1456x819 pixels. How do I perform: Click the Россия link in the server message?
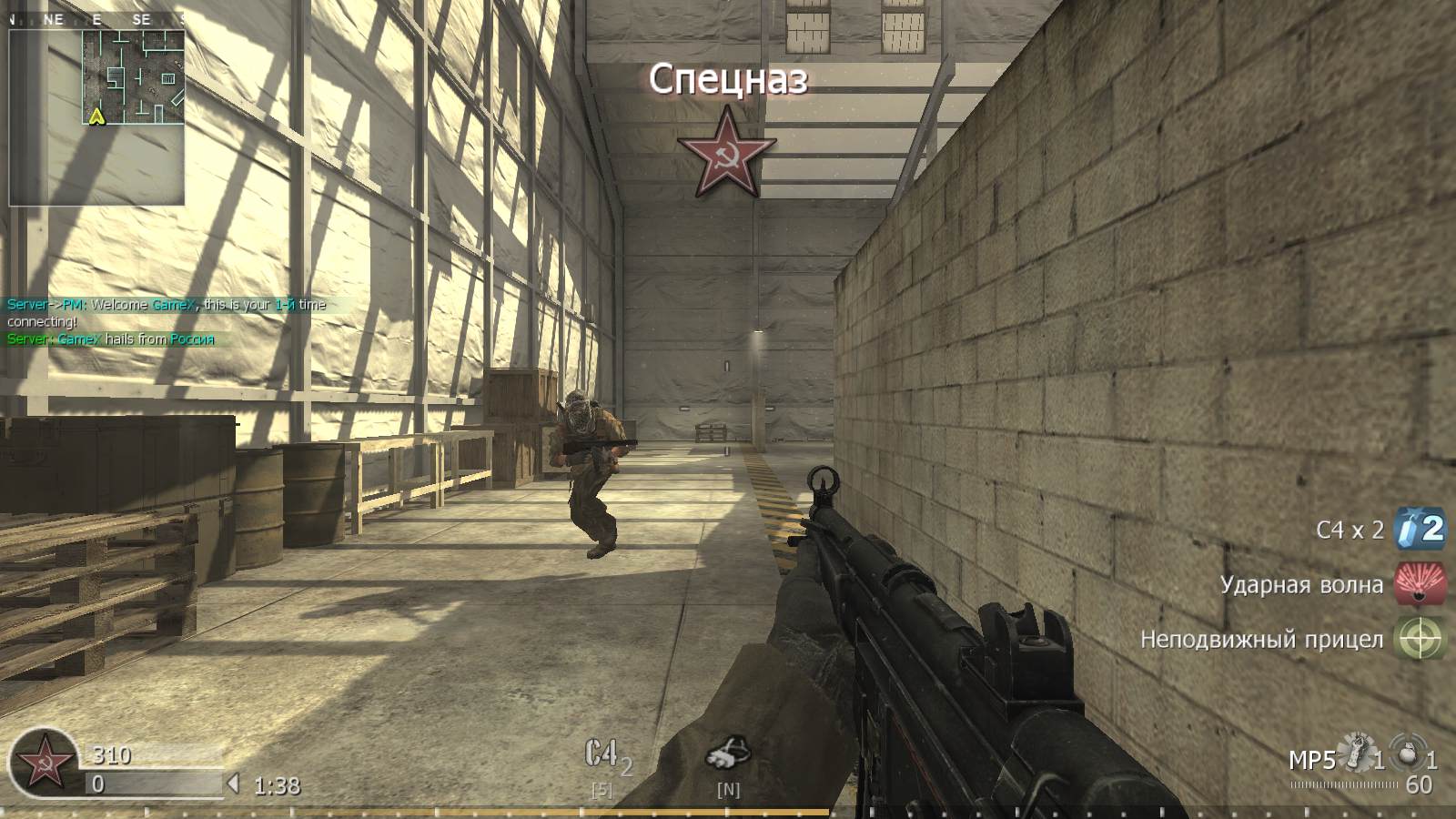[x=190, y=339]
